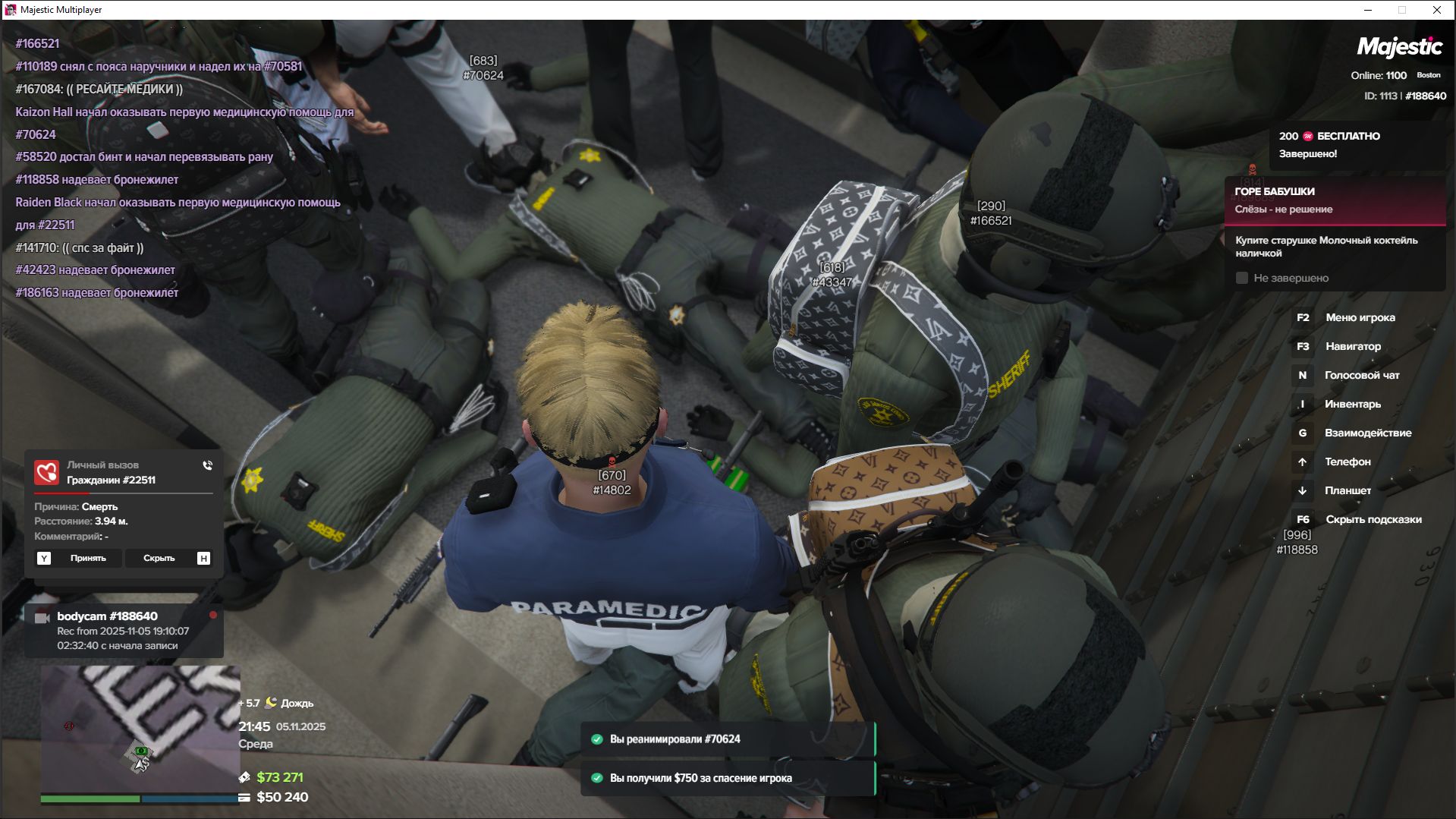Viewport: 1456px width, 819px height.
Task: Open the Телефон hint entry
Action: [1347, 462]
